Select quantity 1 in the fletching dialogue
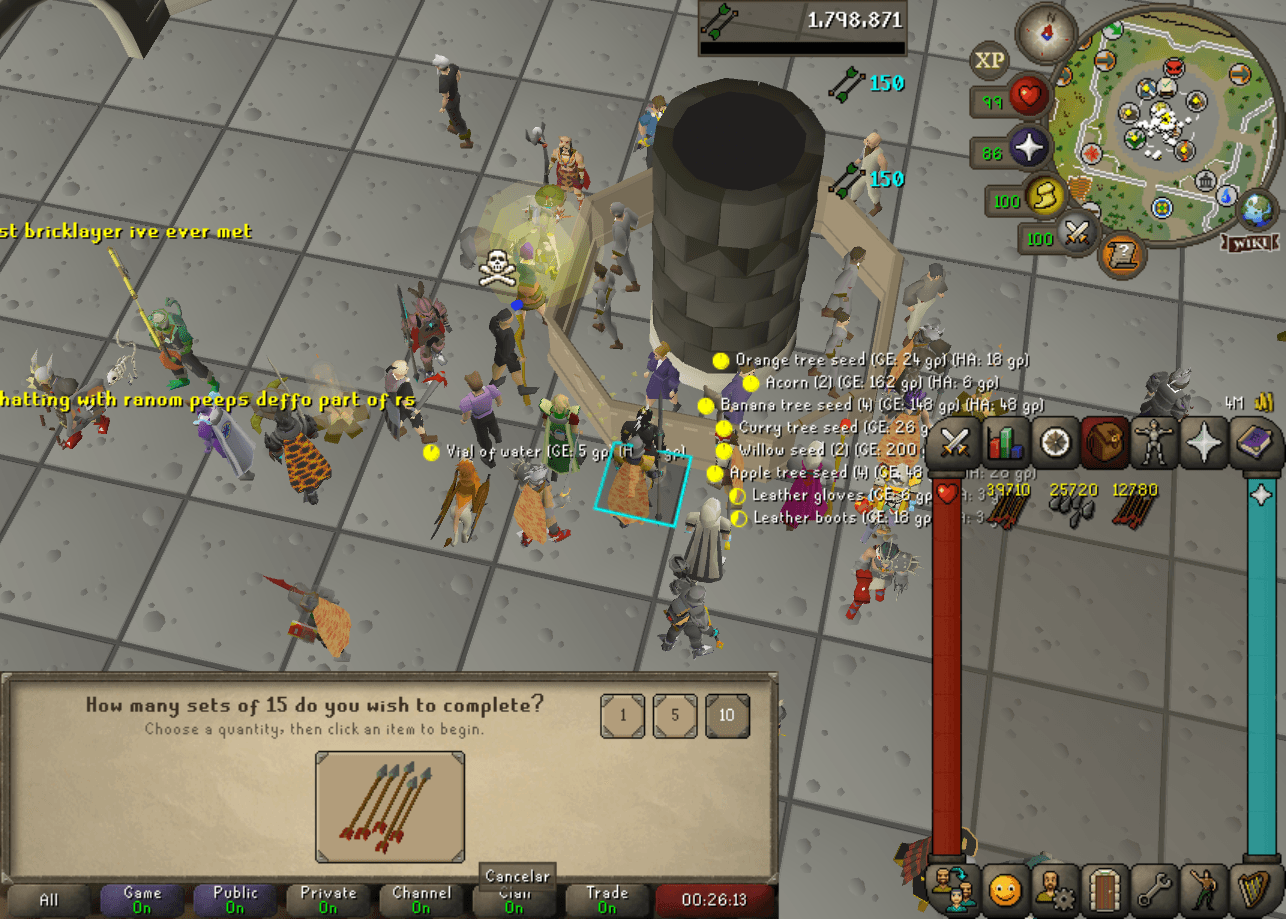The image size is (1286, 919). click(623, 716)
